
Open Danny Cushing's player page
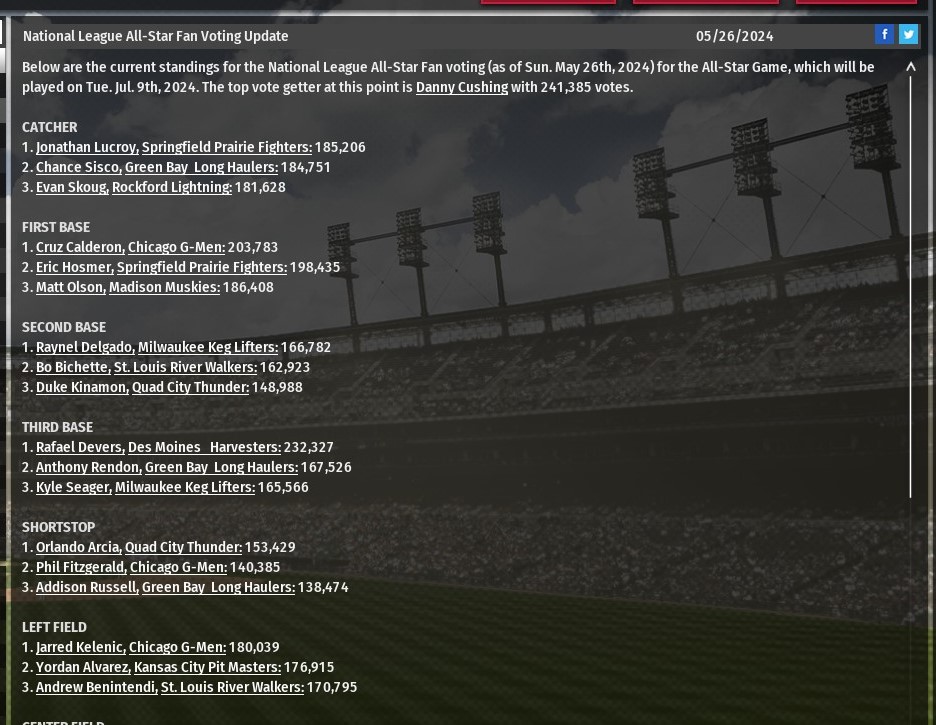[x=461, y=87]
